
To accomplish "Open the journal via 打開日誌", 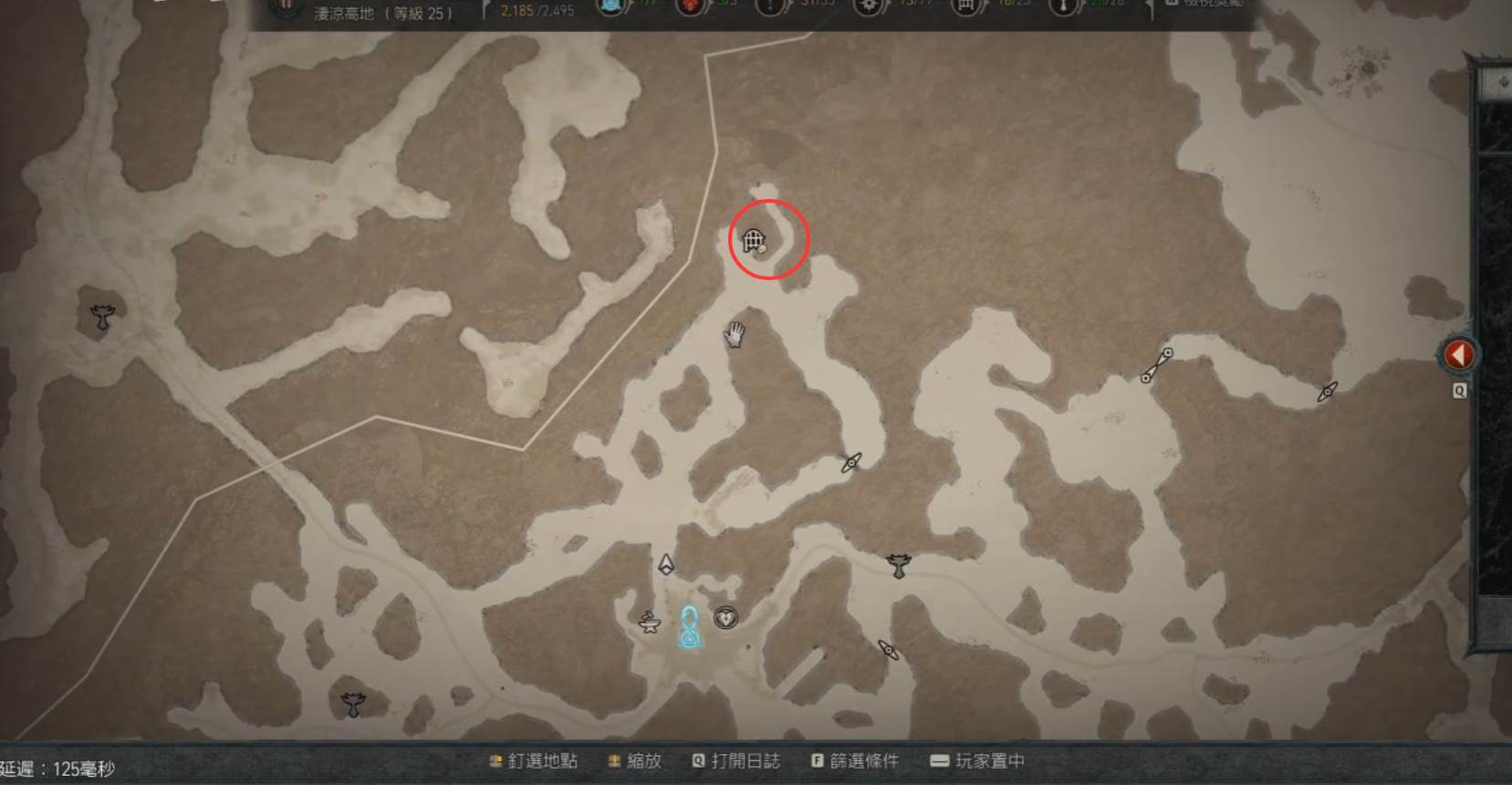I will click(736, 761).
